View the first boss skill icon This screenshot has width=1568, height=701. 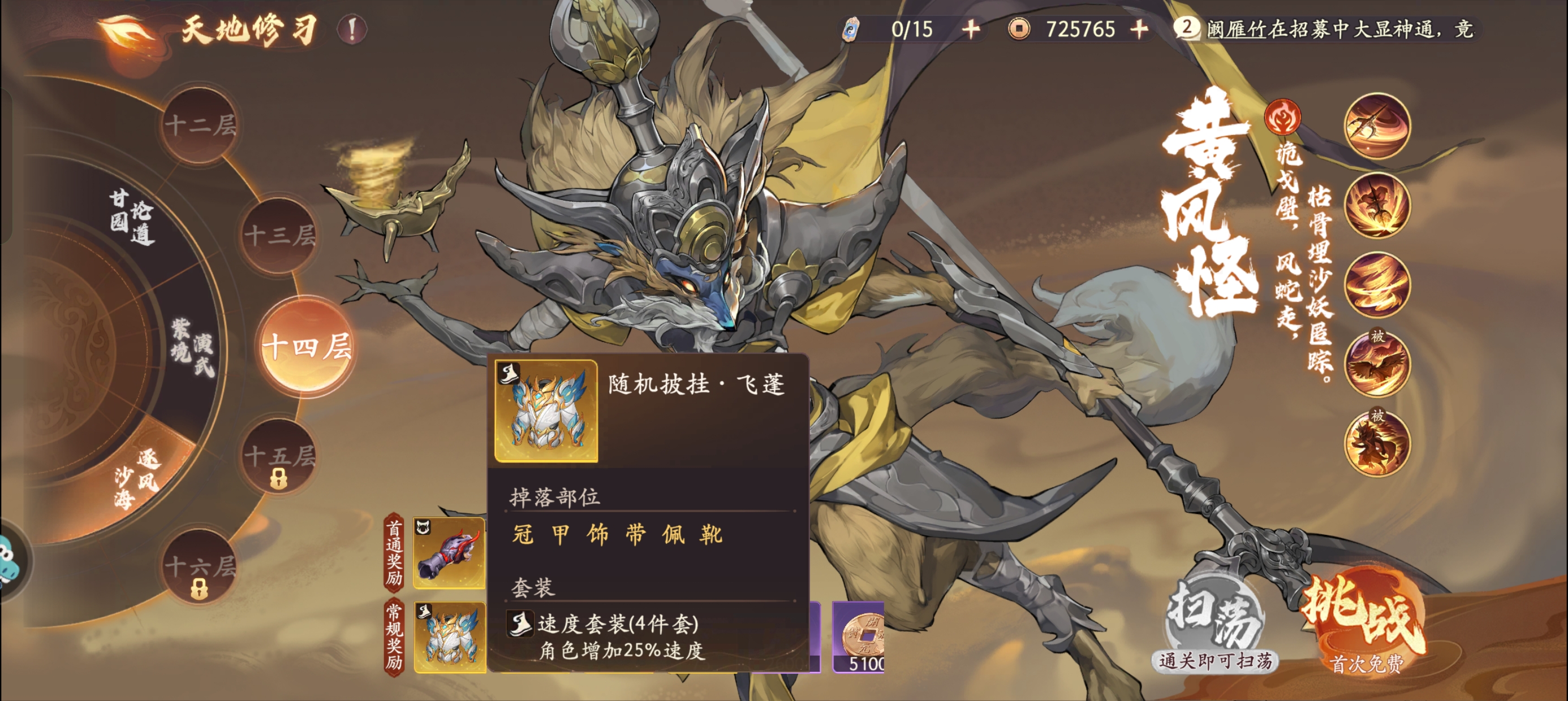coord(1377,126)
